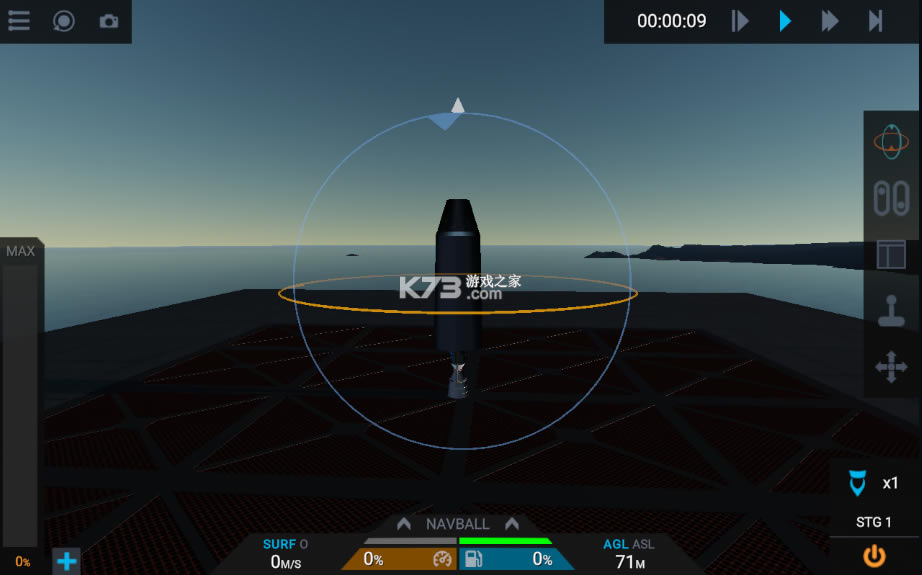Image resolution: width=922 pixels, height=575 pixels.
Task: Toggle the joystick control icon
Action: [890, 311]
